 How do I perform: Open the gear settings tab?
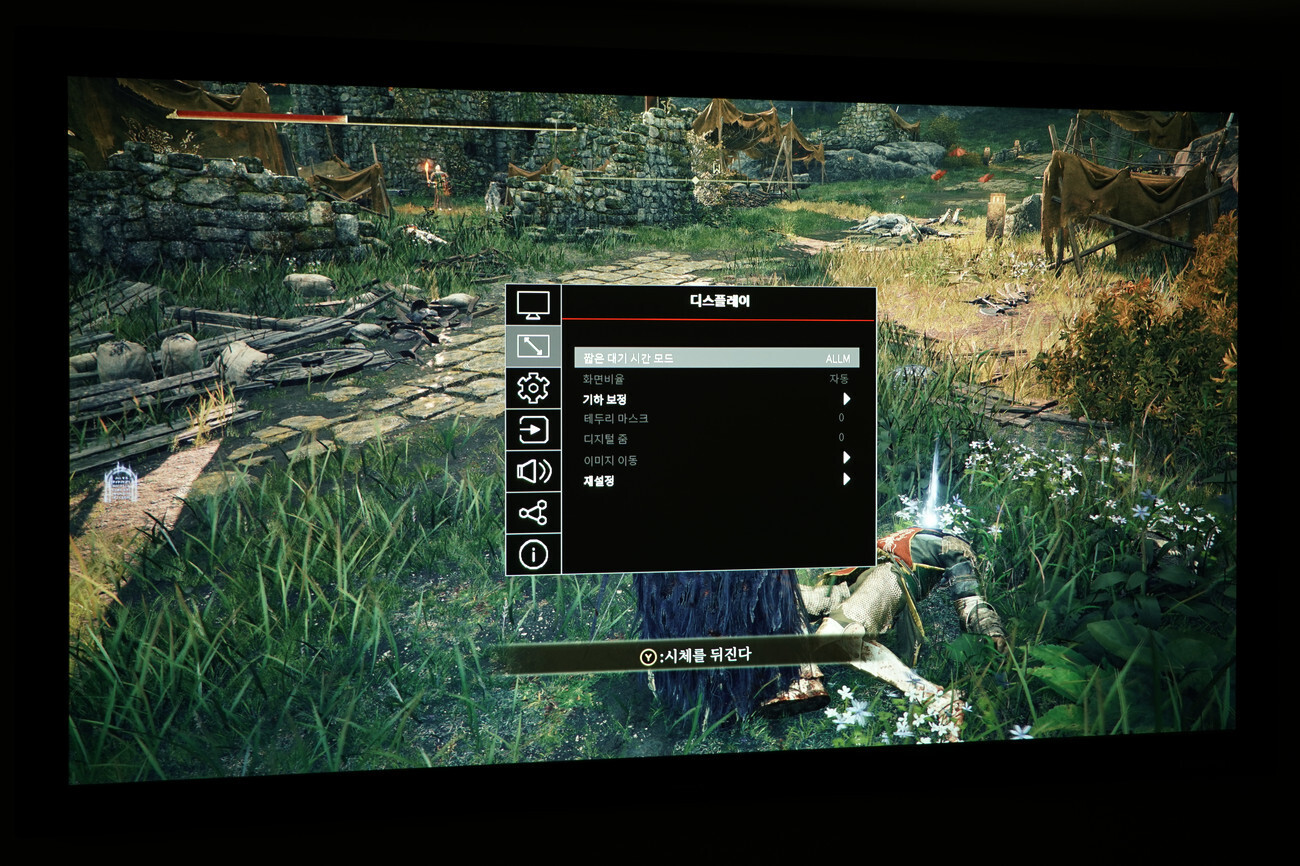click(x=533, y=388)
